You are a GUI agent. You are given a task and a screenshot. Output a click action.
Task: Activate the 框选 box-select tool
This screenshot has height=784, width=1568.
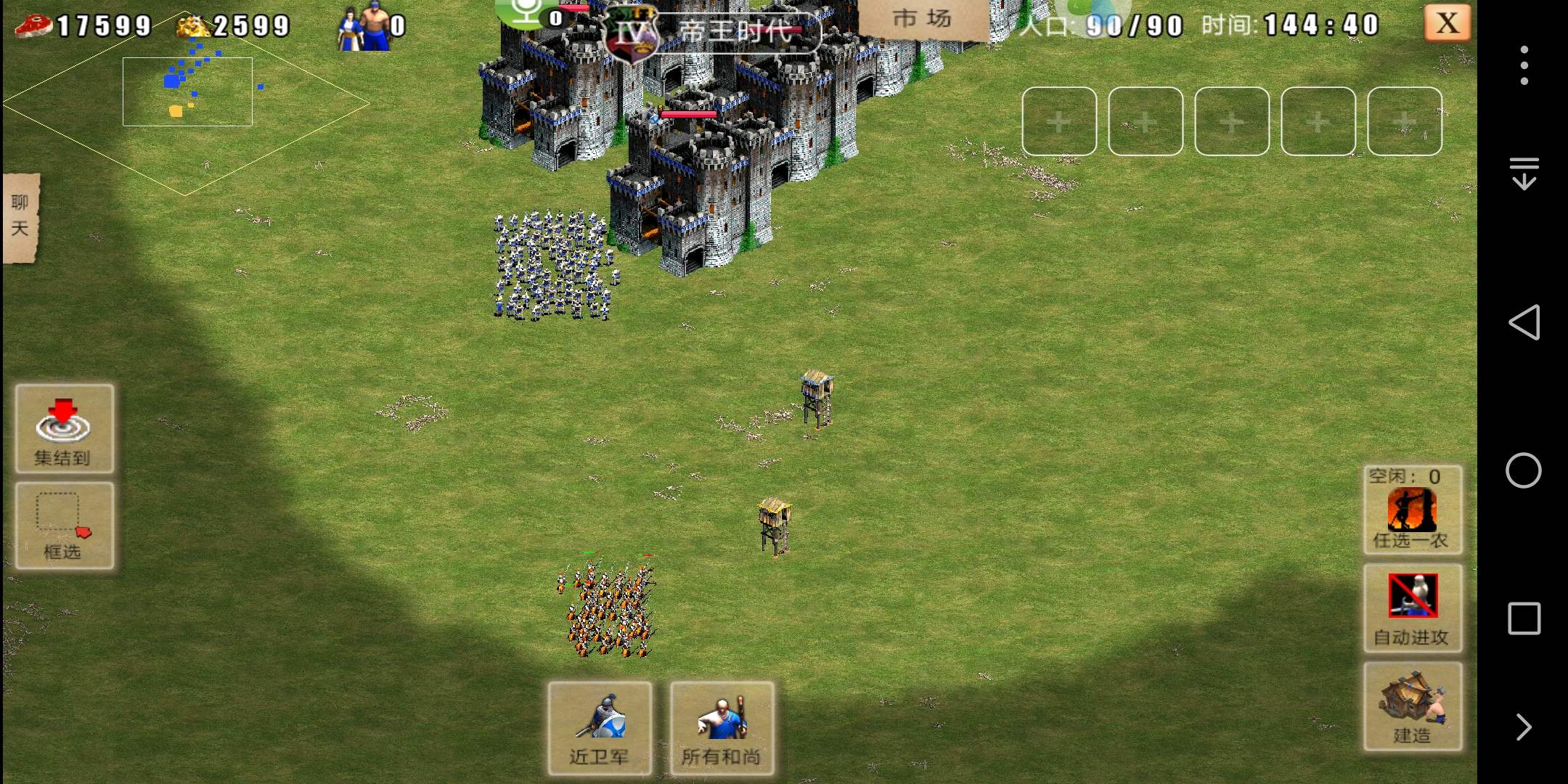coord(64,525)
